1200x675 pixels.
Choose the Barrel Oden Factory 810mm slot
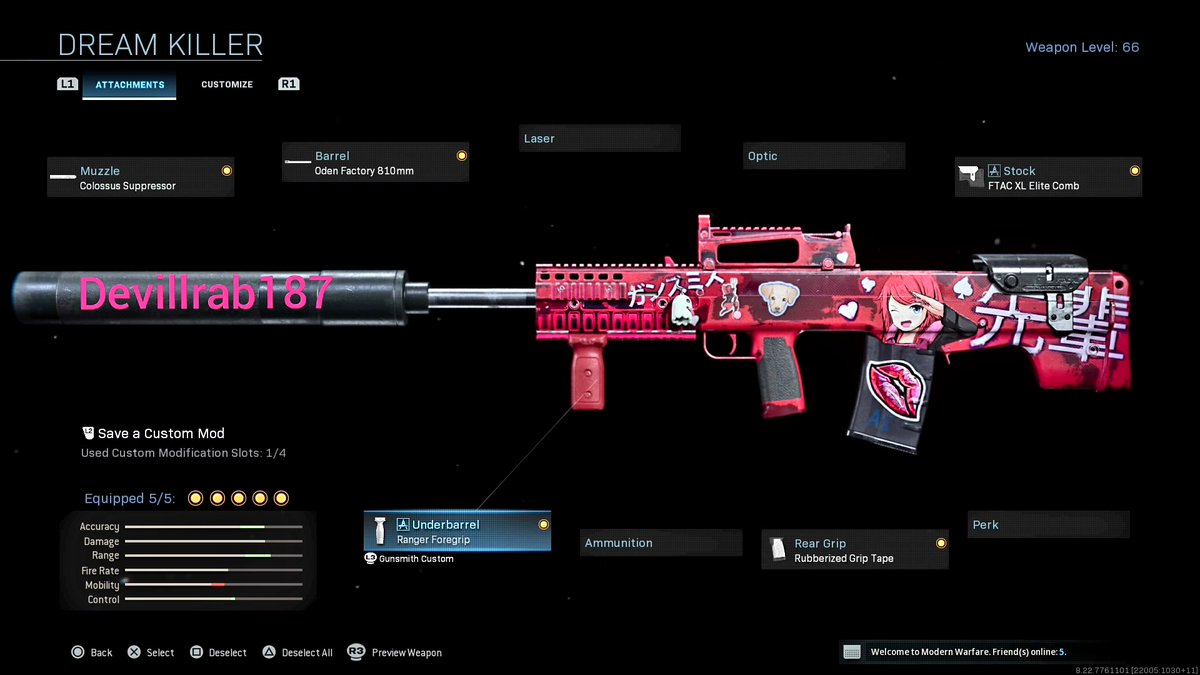tap(376, 163)
